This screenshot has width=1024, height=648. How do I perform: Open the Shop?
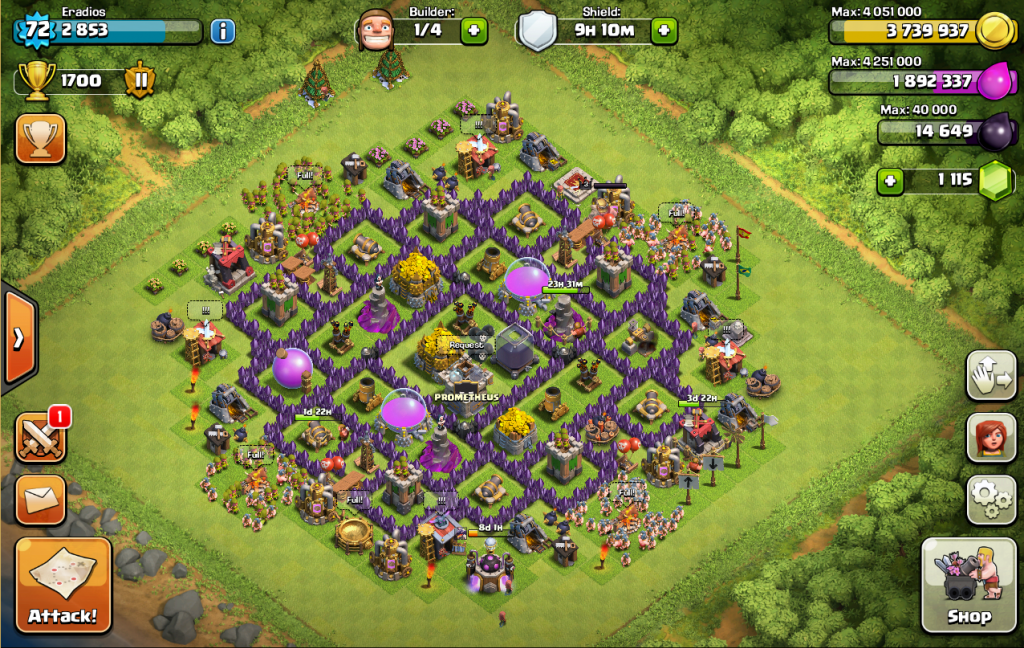click(969, 584)
